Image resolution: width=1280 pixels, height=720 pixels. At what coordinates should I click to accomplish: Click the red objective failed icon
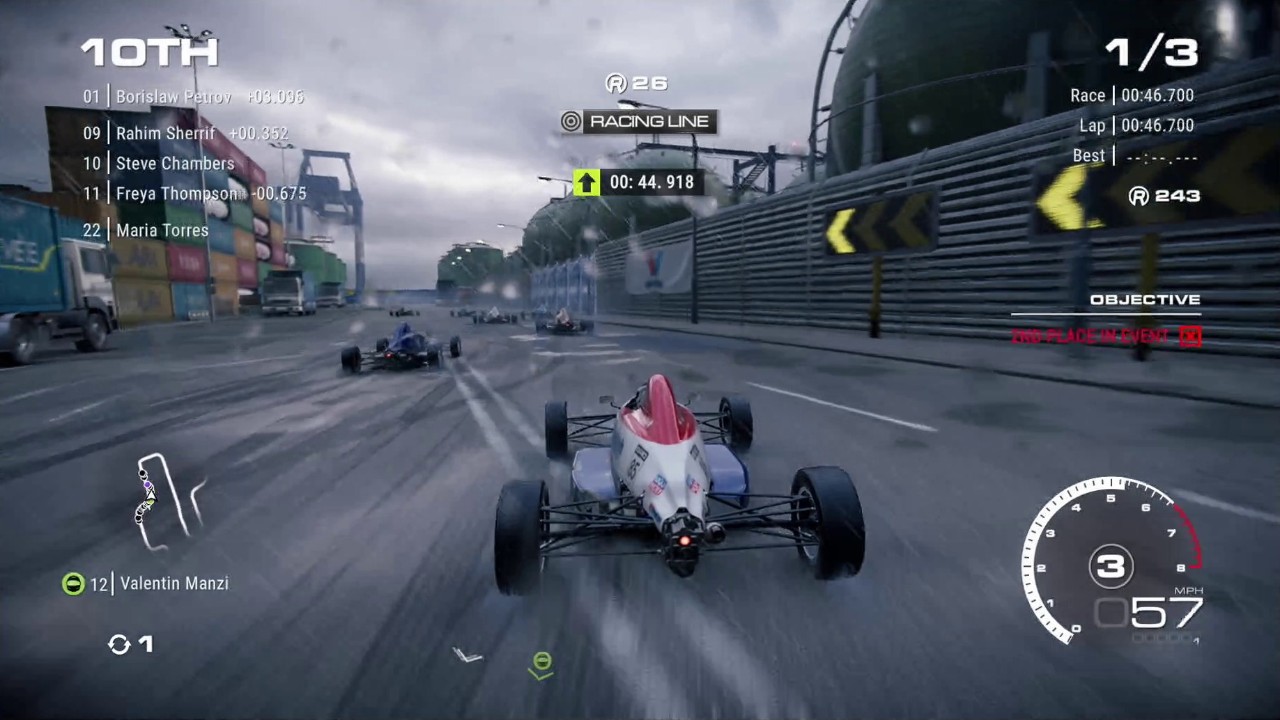pyautogui.click(x=1189, y=336)
